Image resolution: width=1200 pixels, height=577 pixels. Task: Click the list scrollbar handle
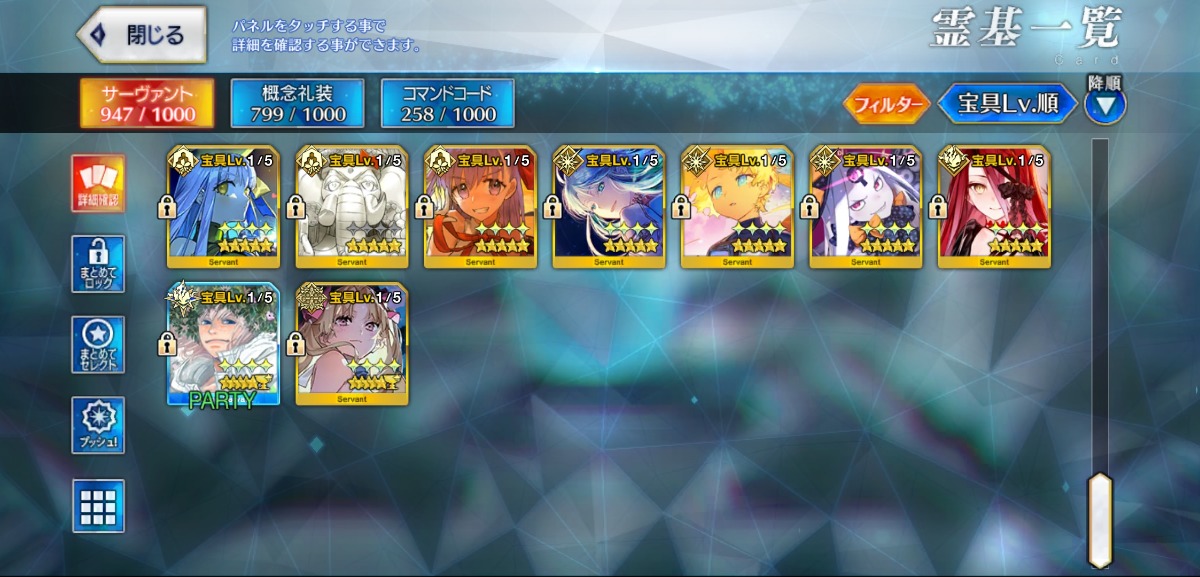(x=1100, y=520)
